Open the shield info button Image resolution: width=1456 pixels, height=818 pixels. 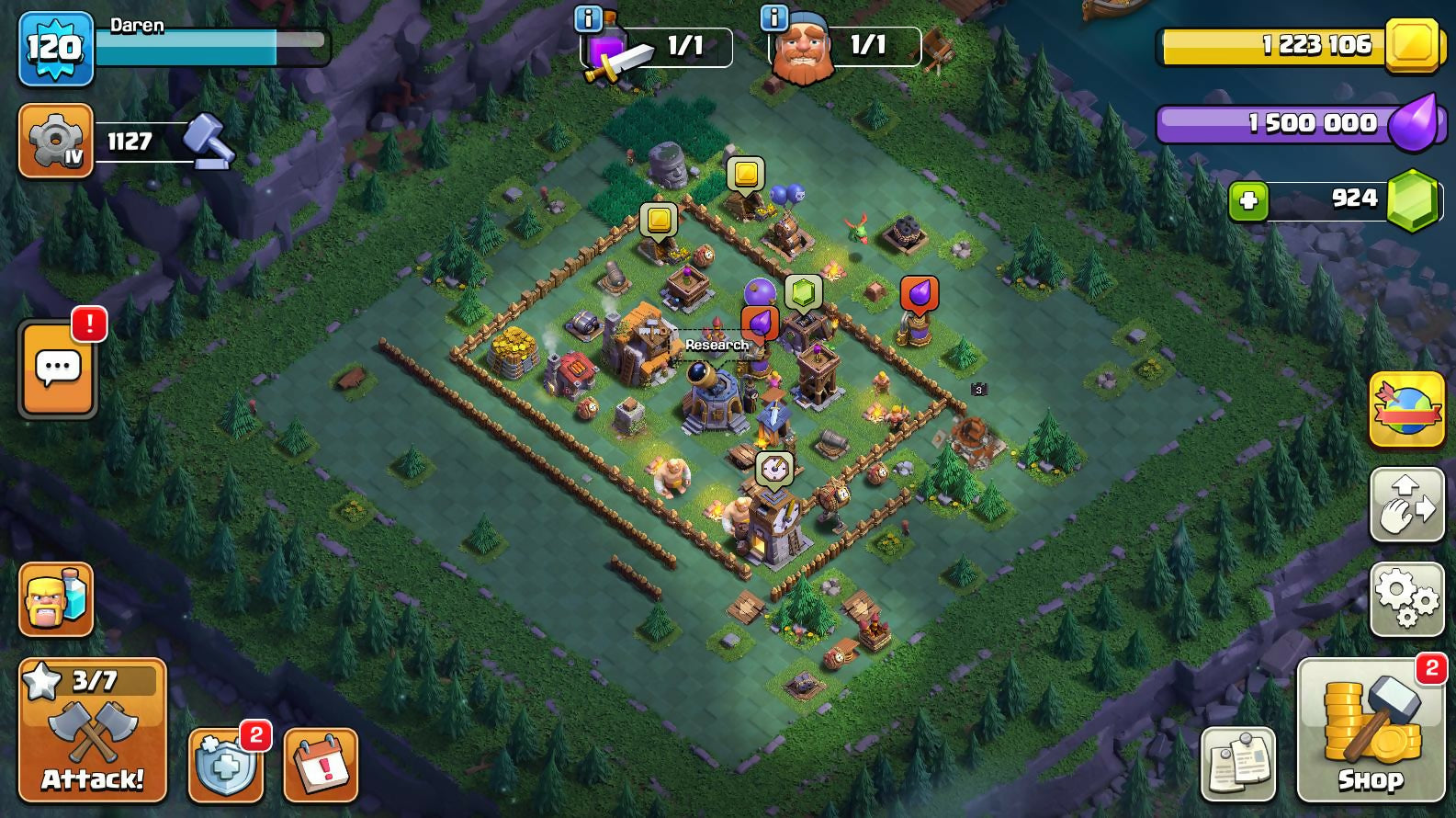point(226,765)
